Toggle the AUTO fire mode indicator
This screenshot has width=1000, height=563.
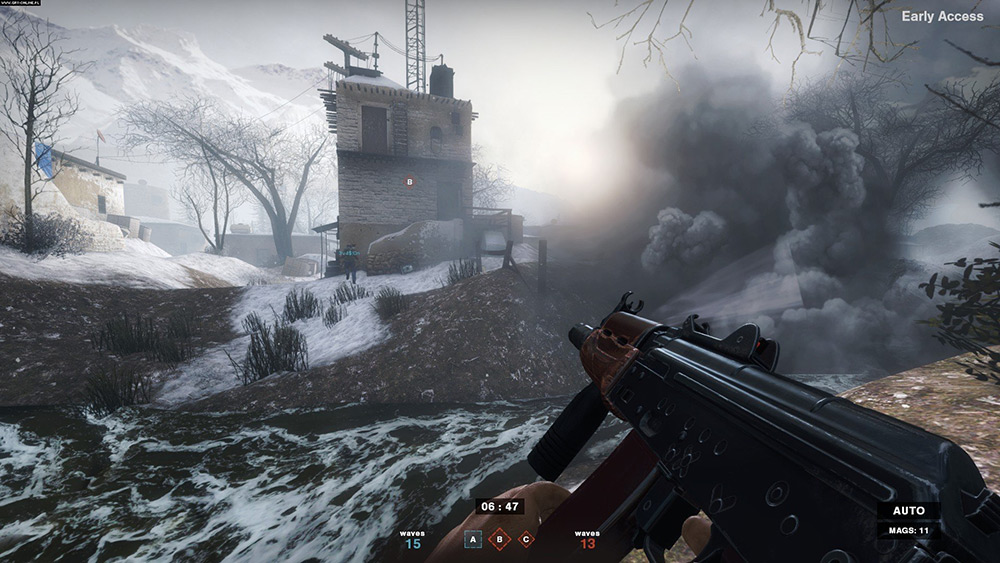click(908, 511)
